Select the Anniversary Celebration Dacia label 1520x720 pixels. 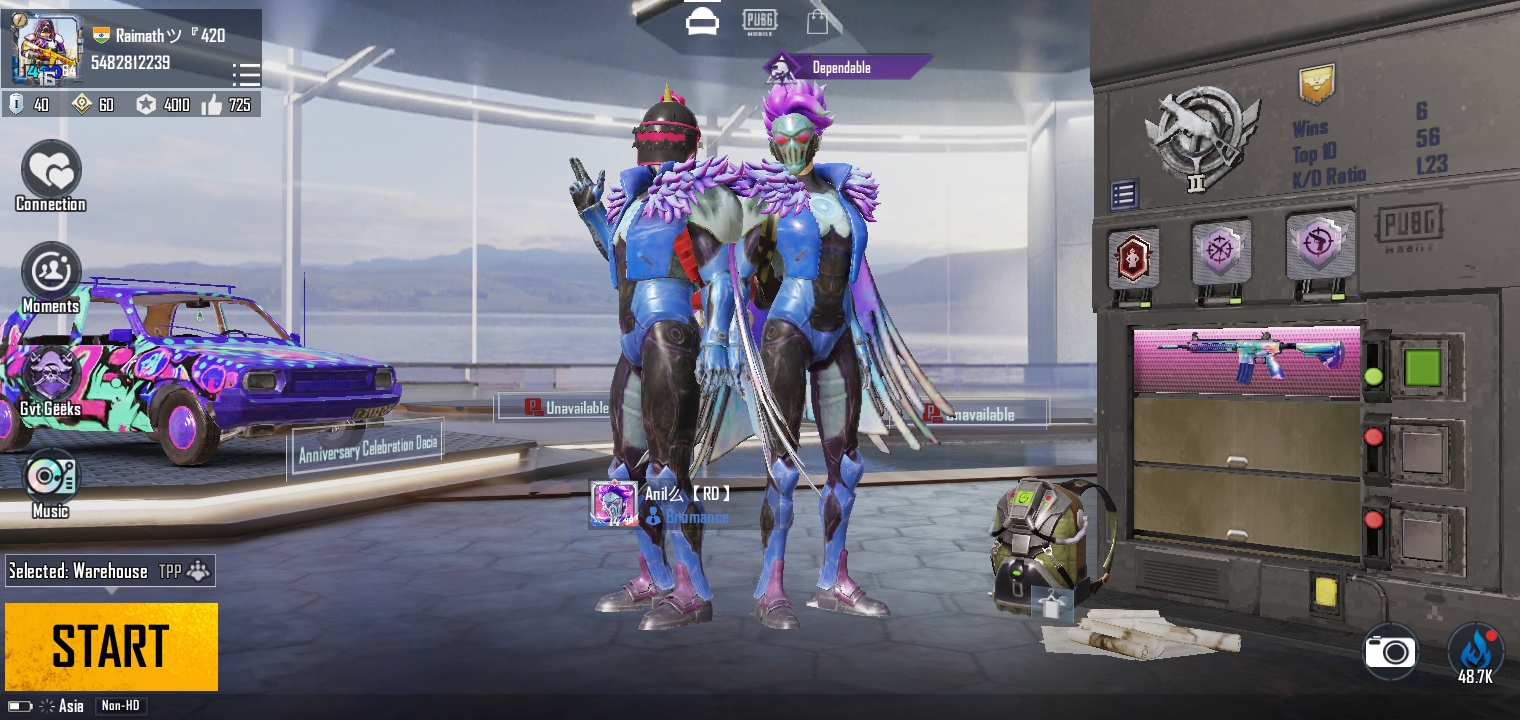coord(367,450)
